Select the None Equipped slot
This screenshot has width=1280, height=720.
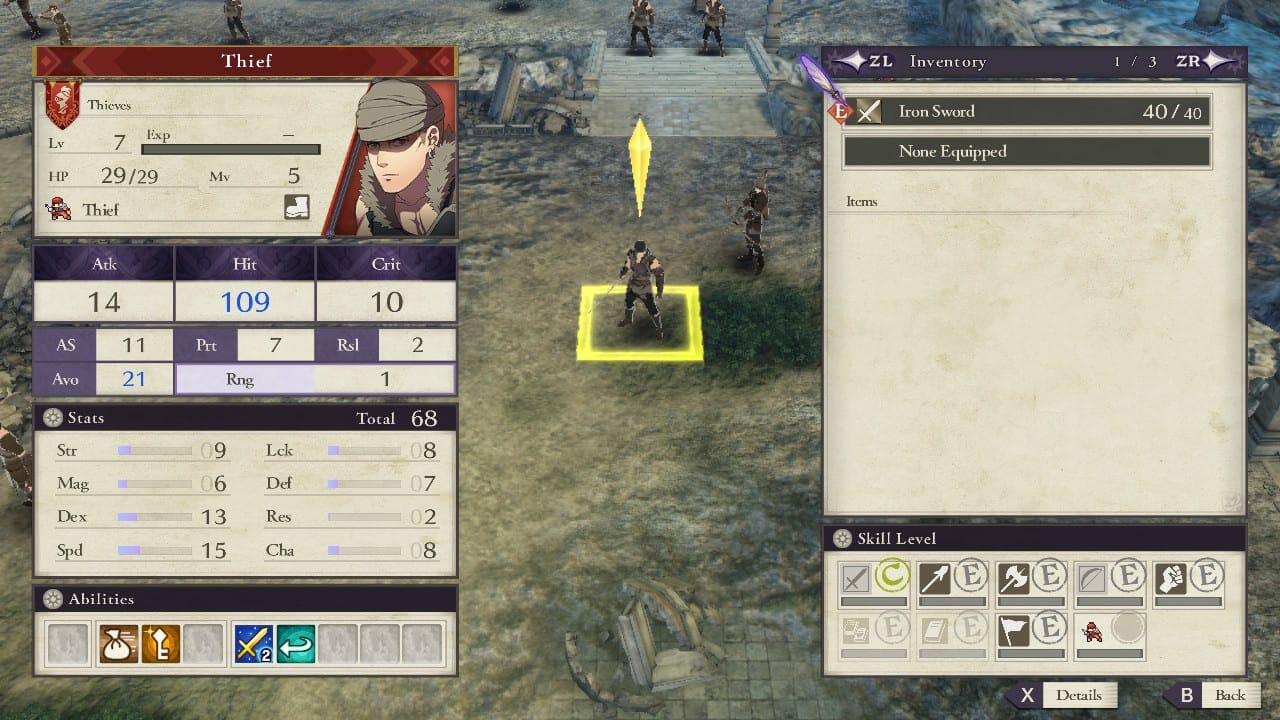[x=1027, y=152]
